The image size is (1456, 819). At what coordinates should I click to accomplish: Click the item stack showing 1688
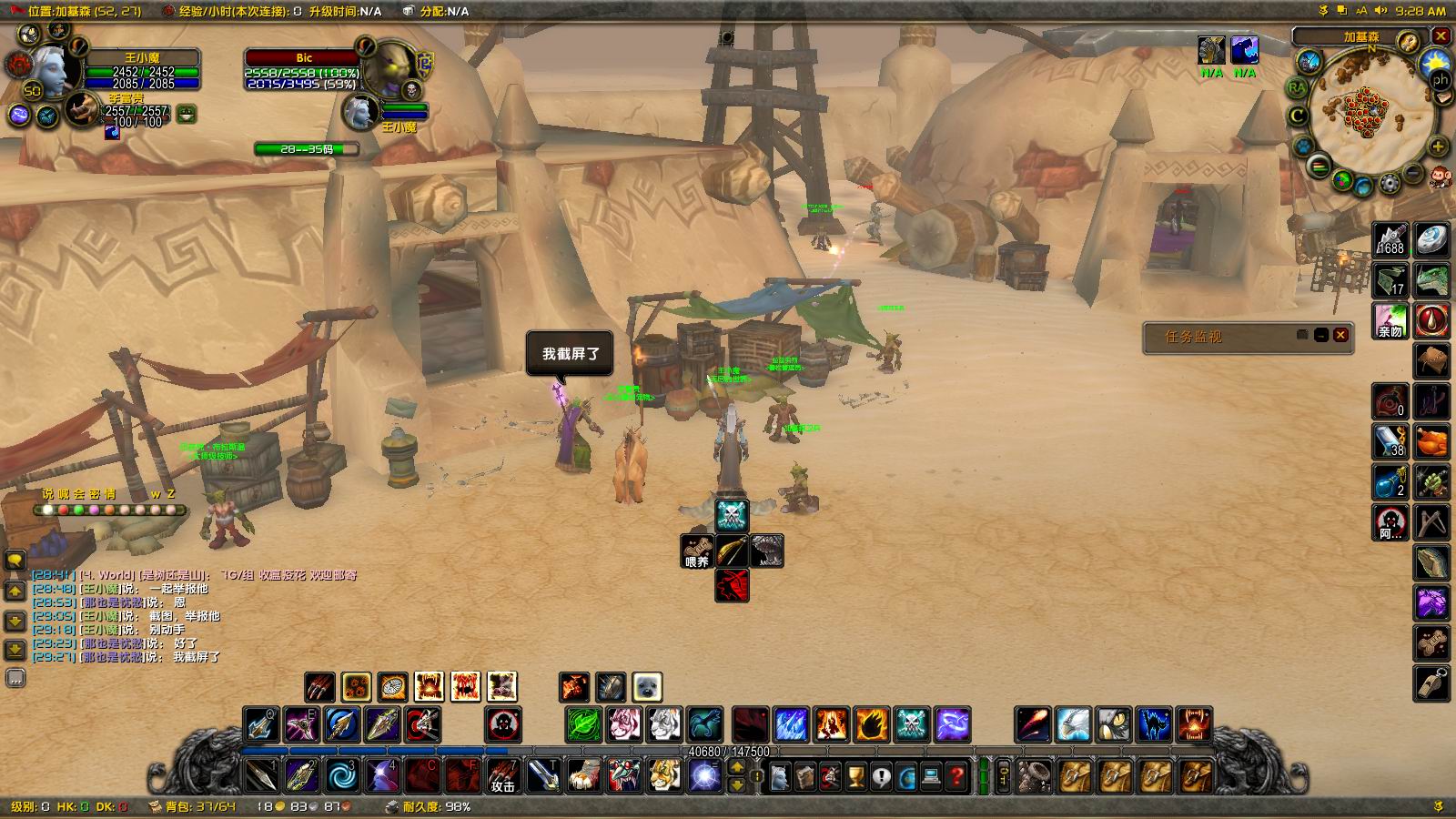1390,240
